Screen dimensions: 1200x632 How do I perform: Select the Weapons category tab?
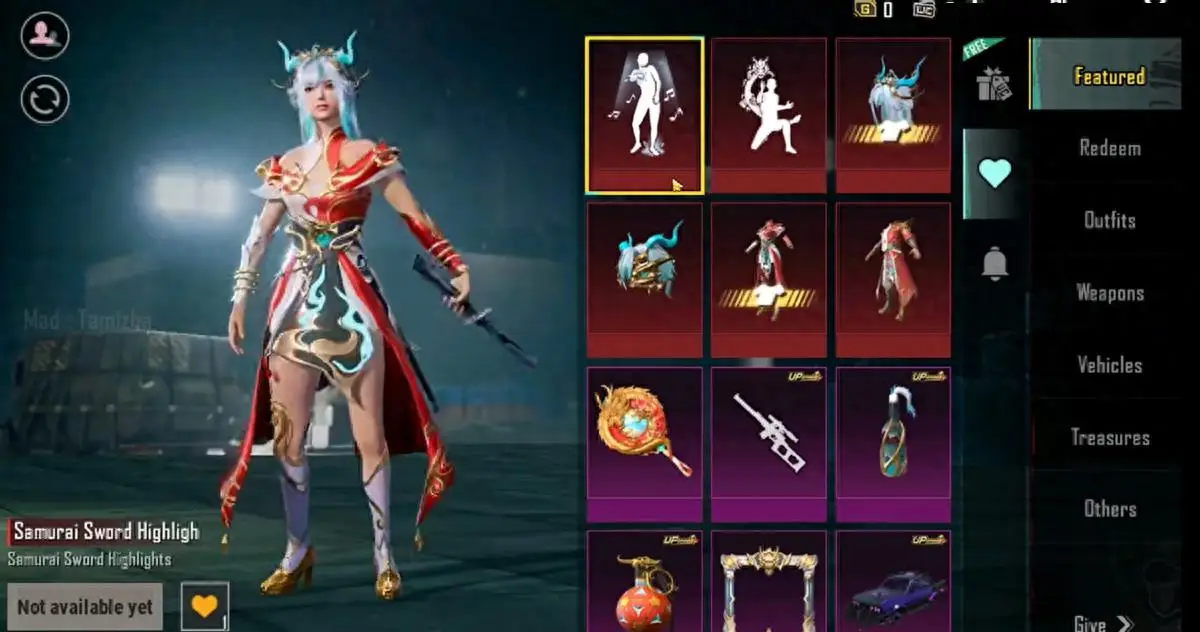point(1109,293)
